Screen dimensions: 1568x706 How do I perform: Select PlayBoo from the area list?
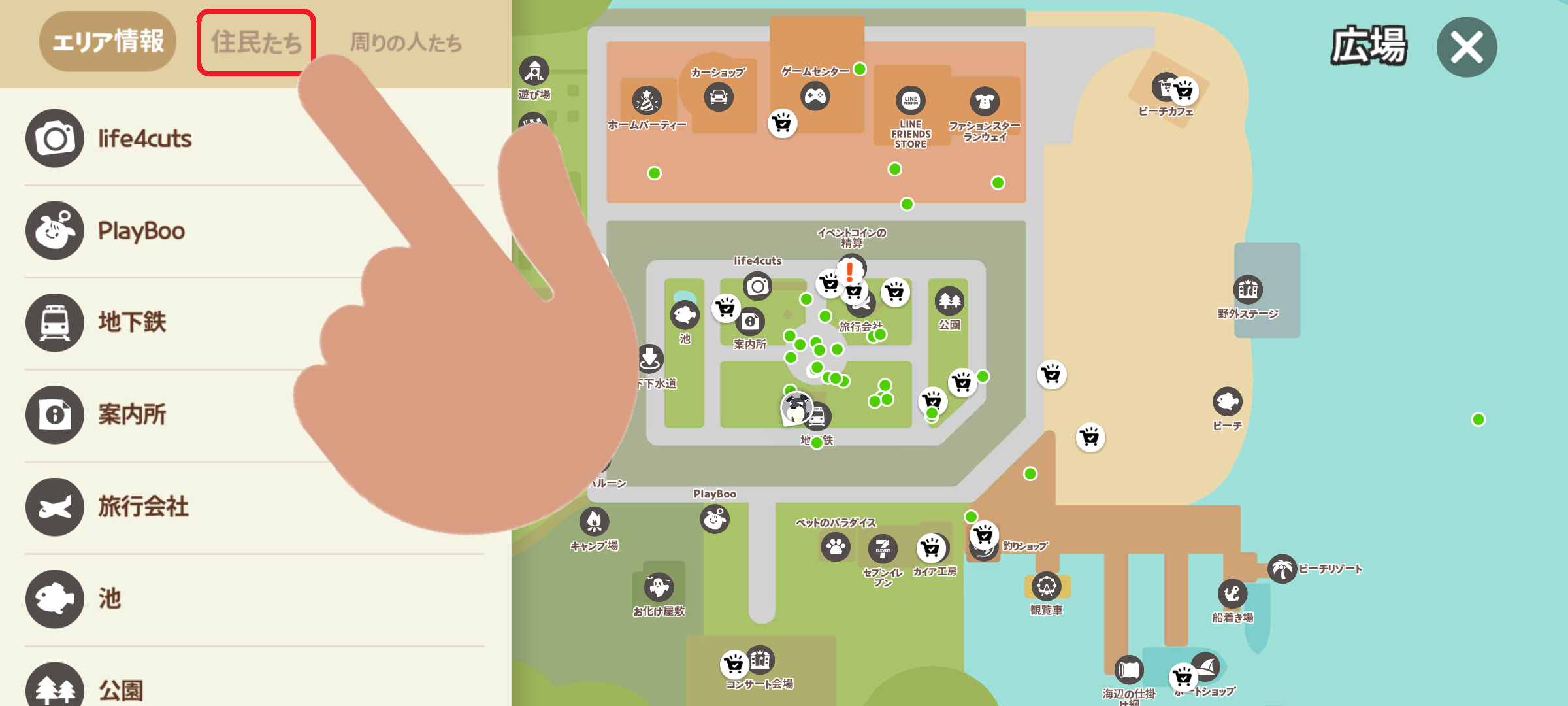point(140,231)
